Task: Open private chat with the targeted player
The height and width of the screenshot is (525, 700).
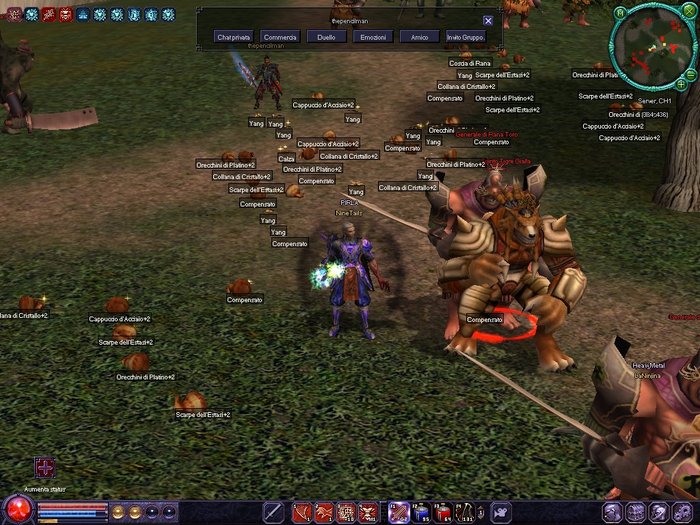Action: pos(235,37)
